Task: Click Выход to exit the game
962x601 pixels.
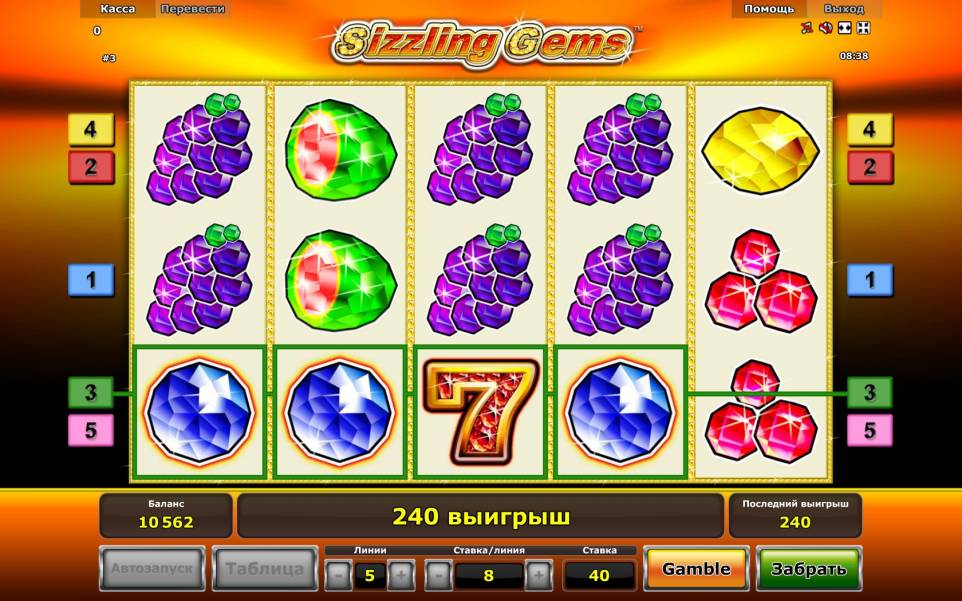Action: [x=843, y=9]
